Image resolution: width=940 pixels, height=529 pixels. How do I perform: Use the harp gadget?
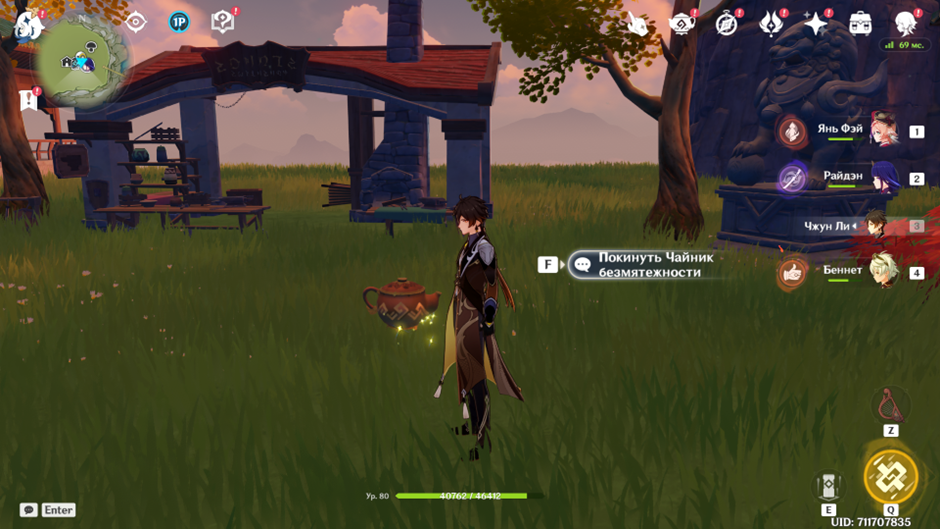tap(890, 406)
